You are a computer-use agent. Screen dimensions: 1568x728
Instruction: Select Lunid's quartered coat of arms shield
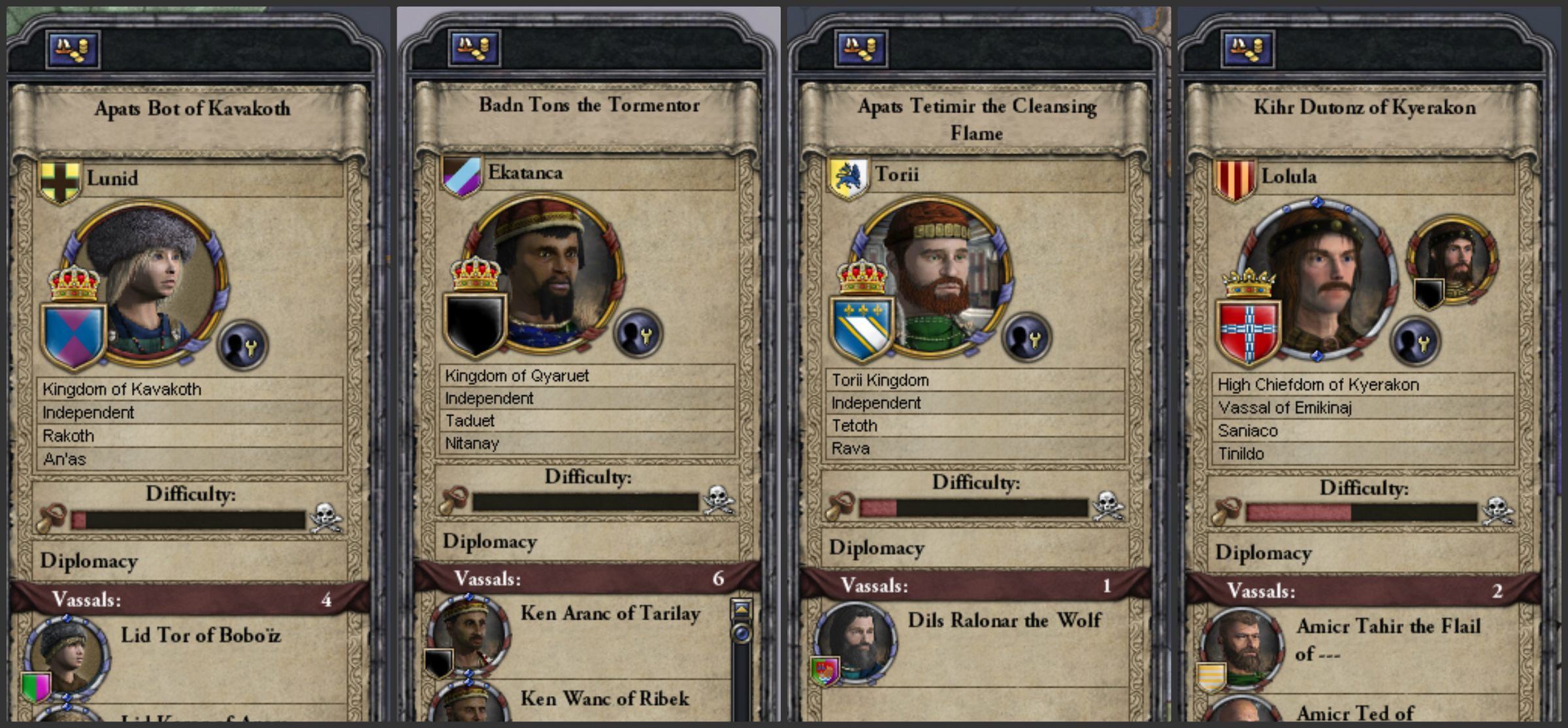tap(73, 333)
